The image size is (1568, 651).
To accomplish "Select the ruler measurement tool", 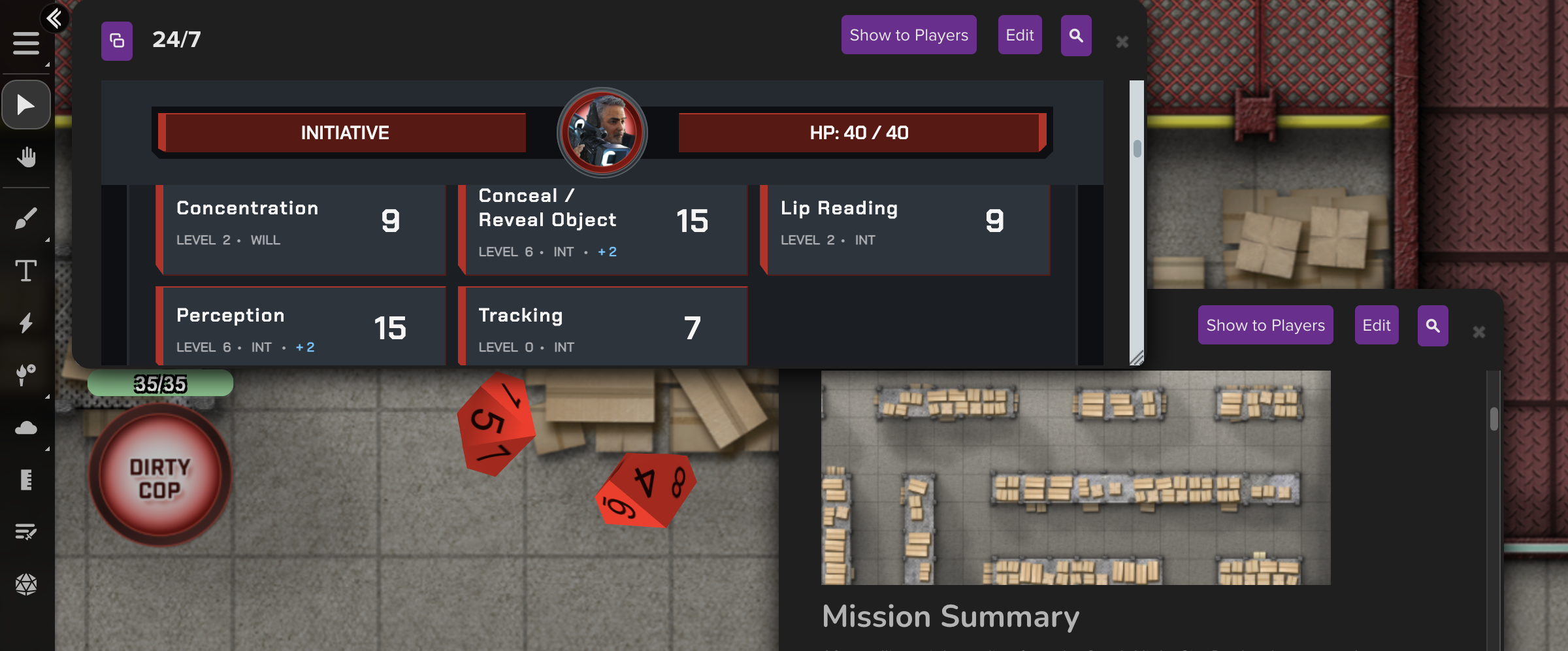I will 26,479.
